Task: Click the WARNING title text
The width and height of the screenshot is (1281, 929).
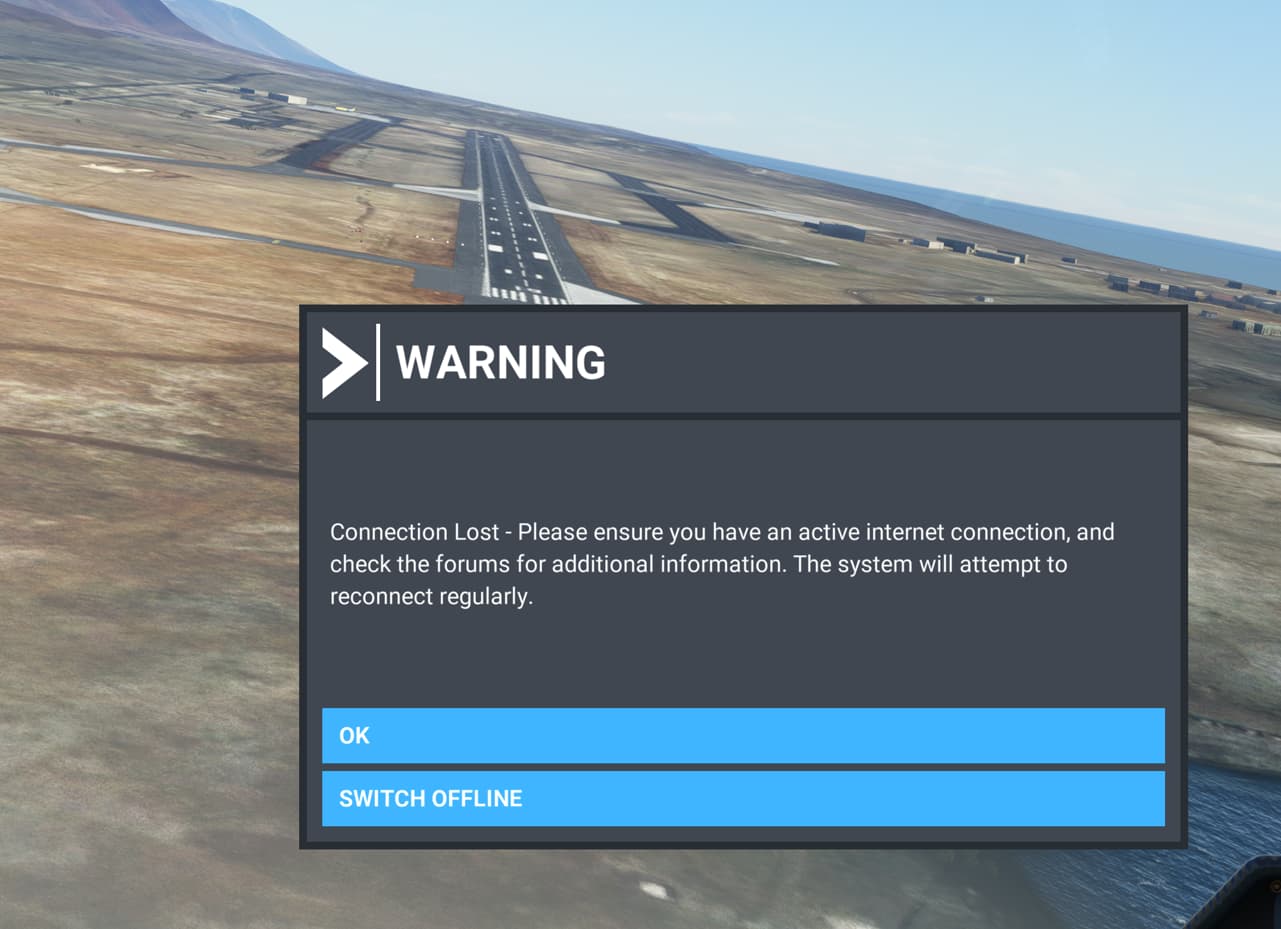Action: (x=500, y=363)
